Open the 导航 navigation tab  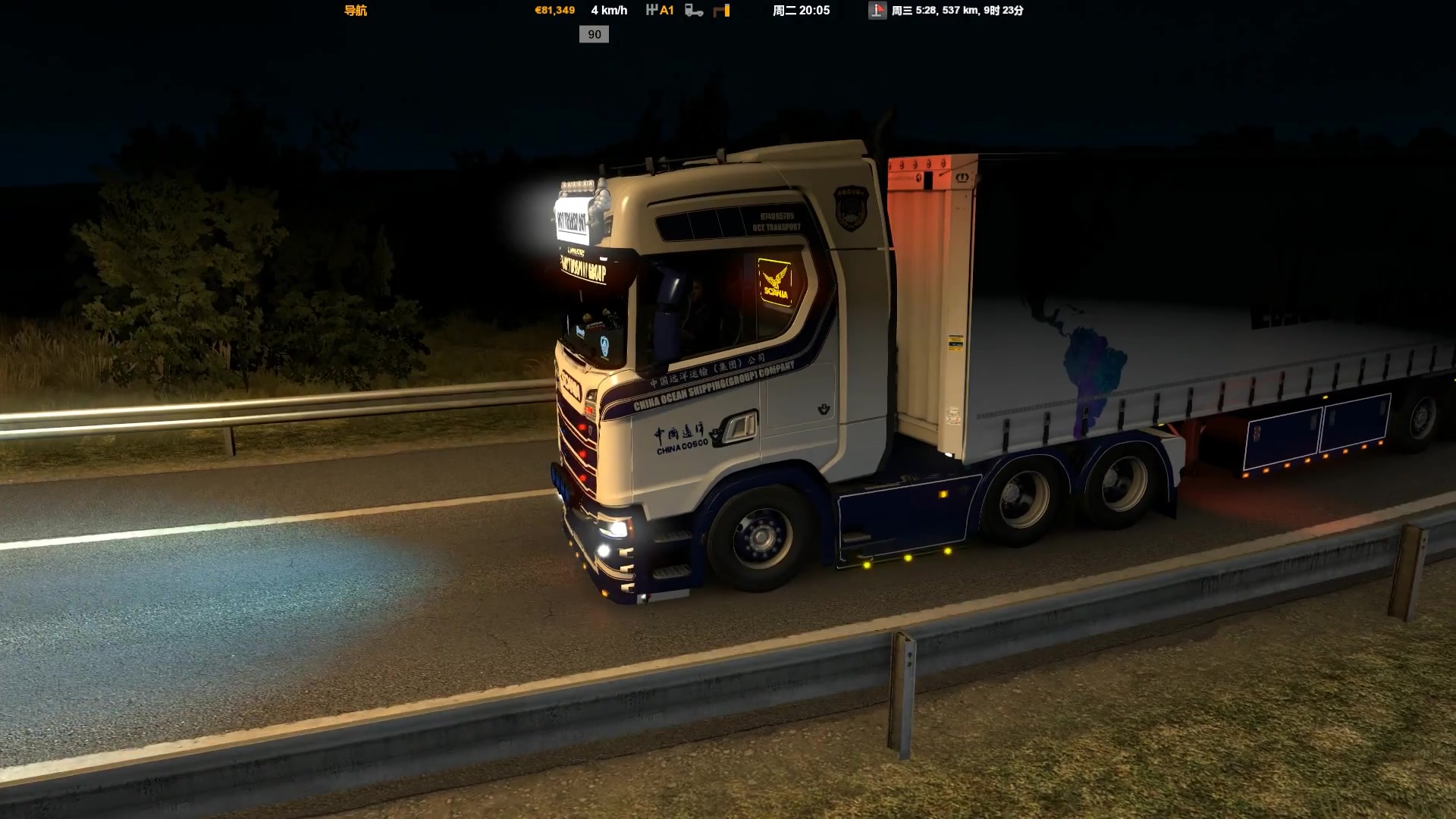(x=356, y=11)
